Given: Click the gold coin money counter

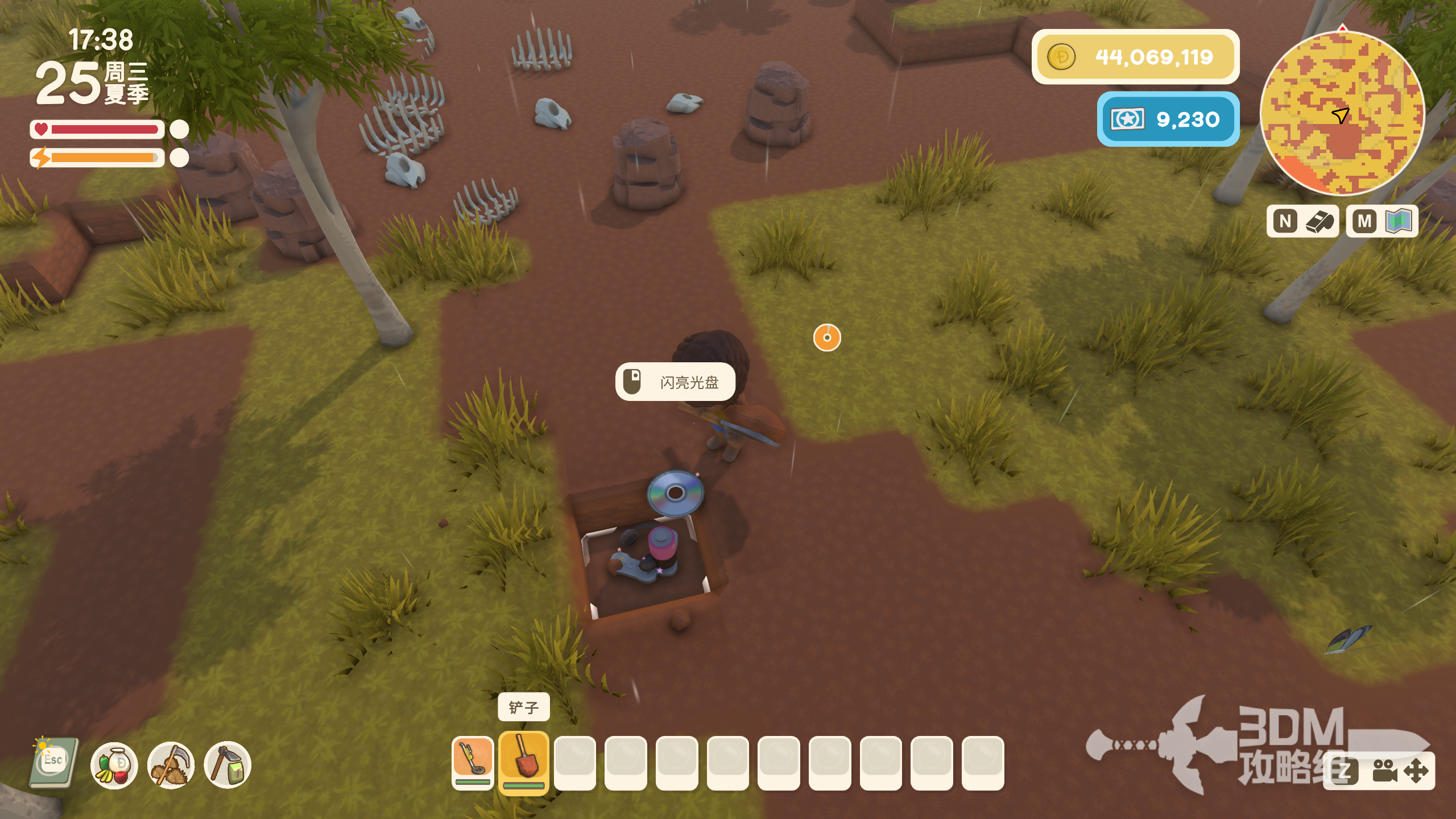Looking at the screenshot, I should click(1135, 57).
